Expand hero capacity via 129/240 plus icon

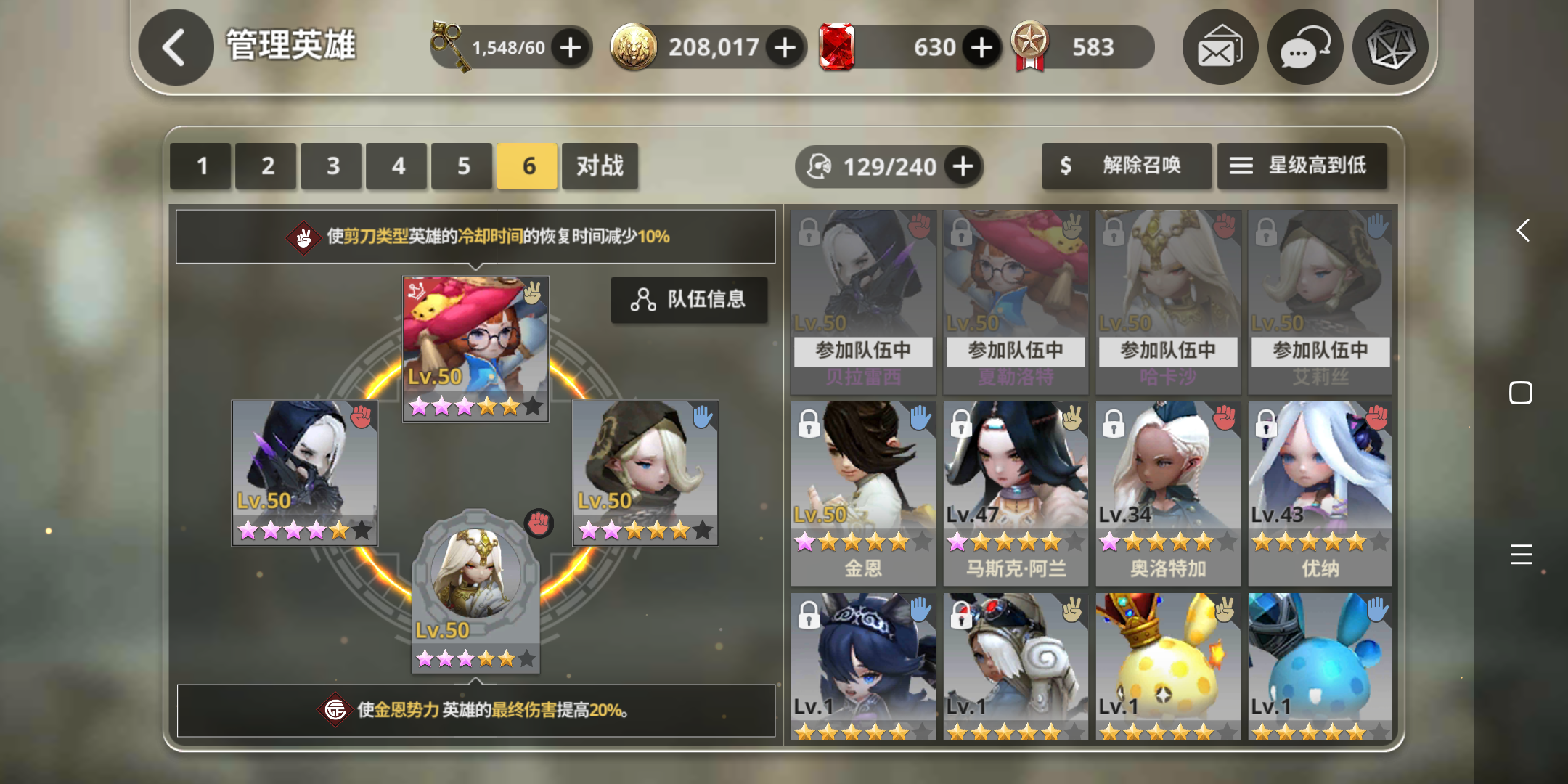(963, 166)
